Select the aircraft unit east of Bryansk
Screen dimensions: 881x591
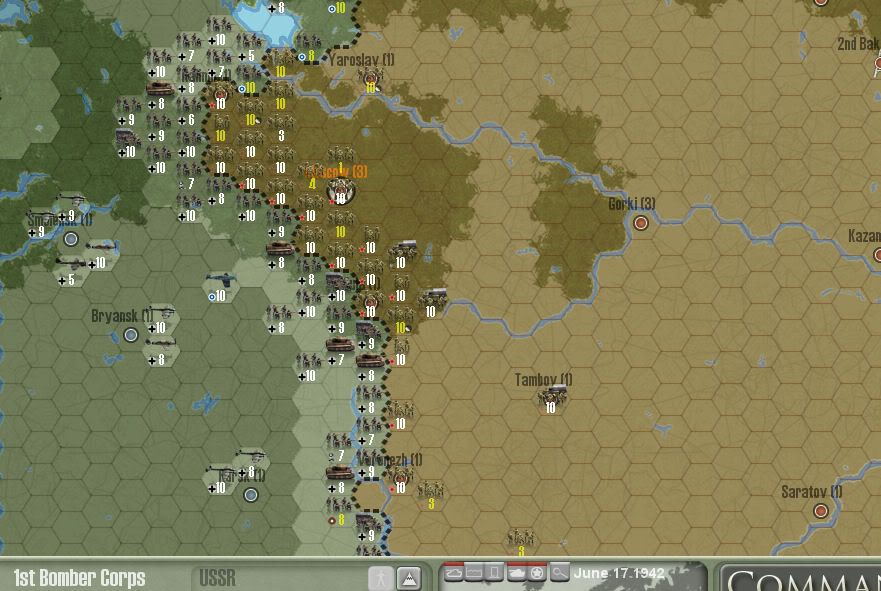click(220, 283)
